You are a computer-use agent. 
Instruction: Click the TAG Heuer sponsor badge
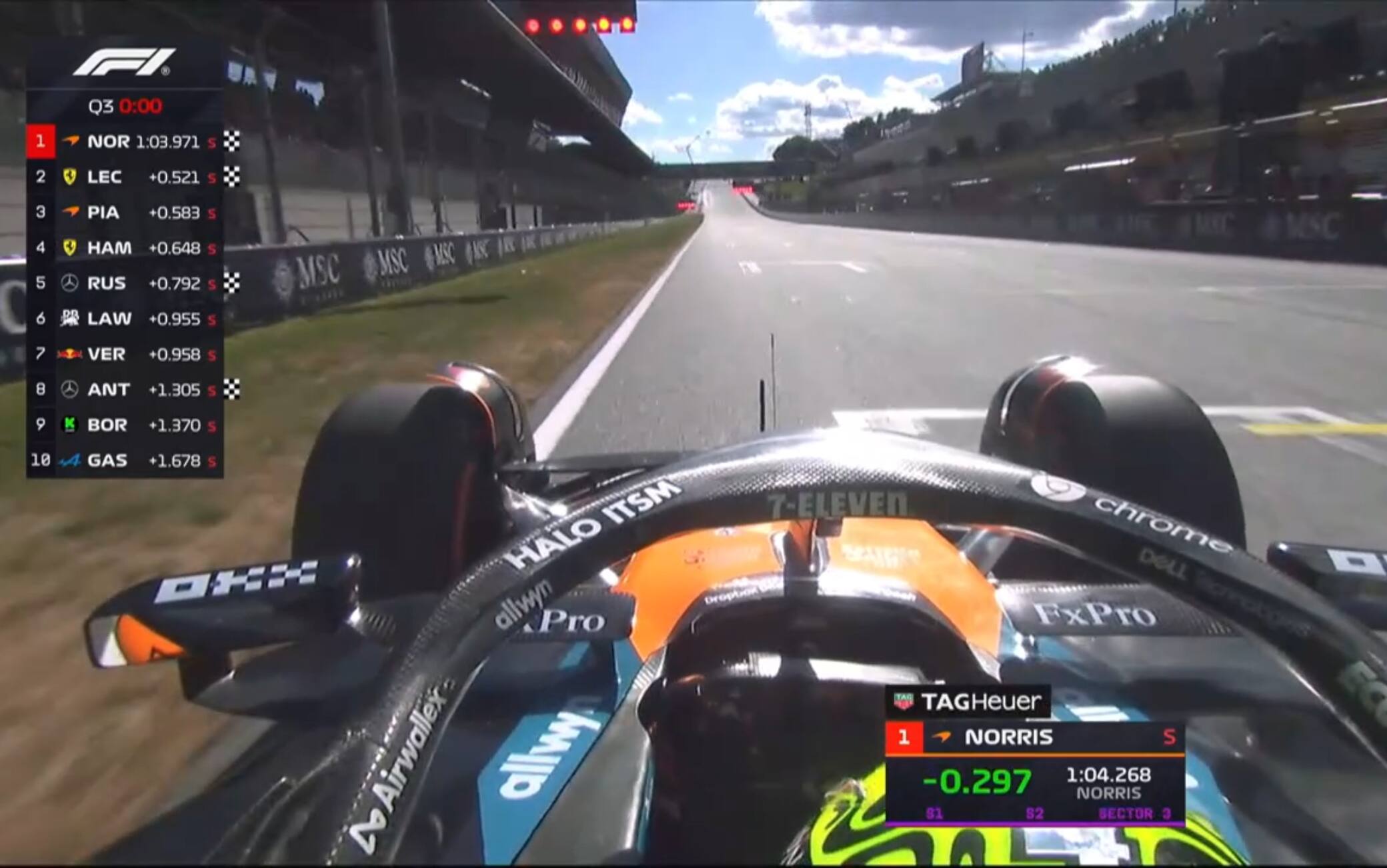point(968,701)
